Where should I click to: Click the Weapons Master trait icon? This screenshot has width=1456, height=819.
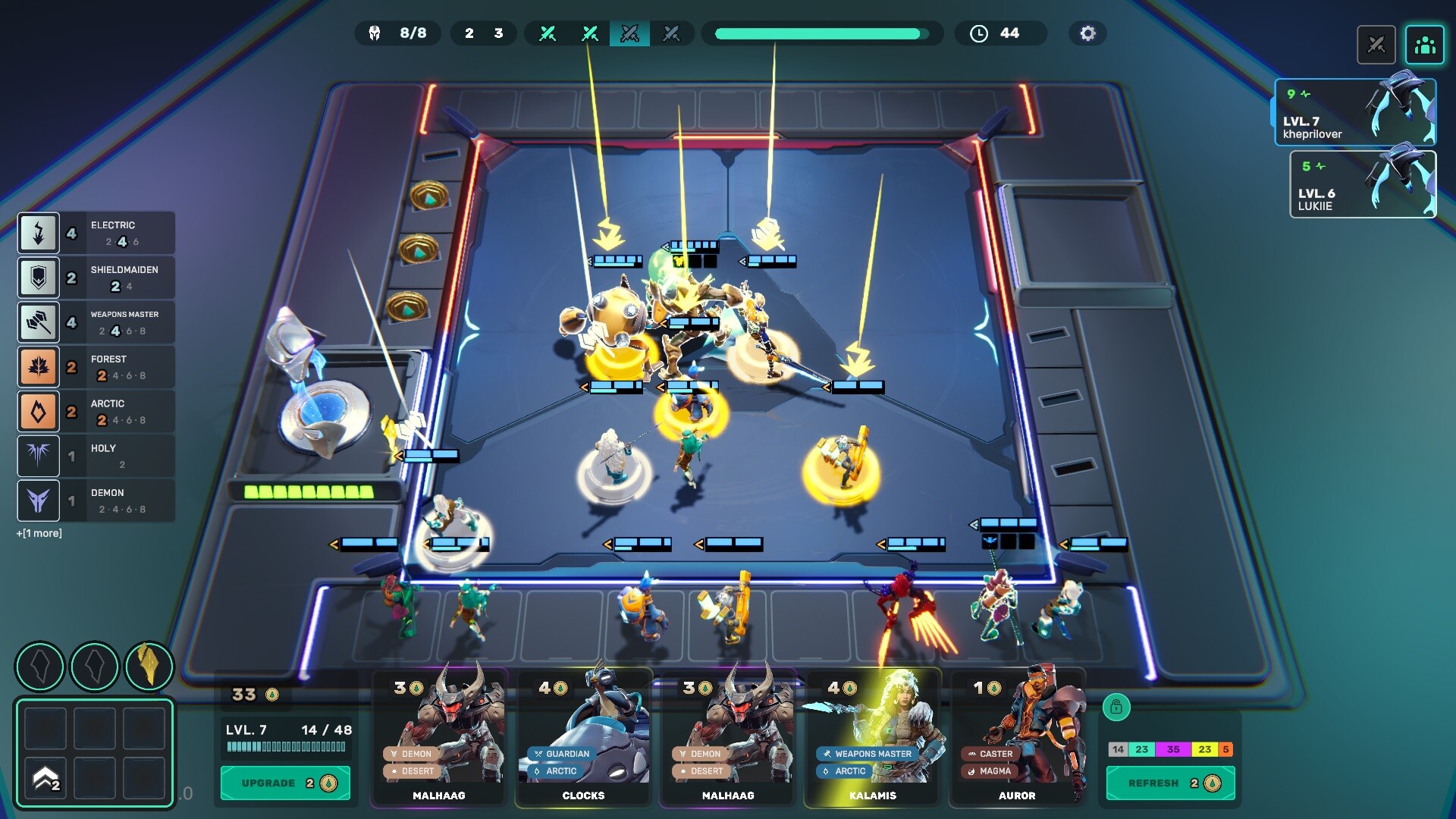39,322
